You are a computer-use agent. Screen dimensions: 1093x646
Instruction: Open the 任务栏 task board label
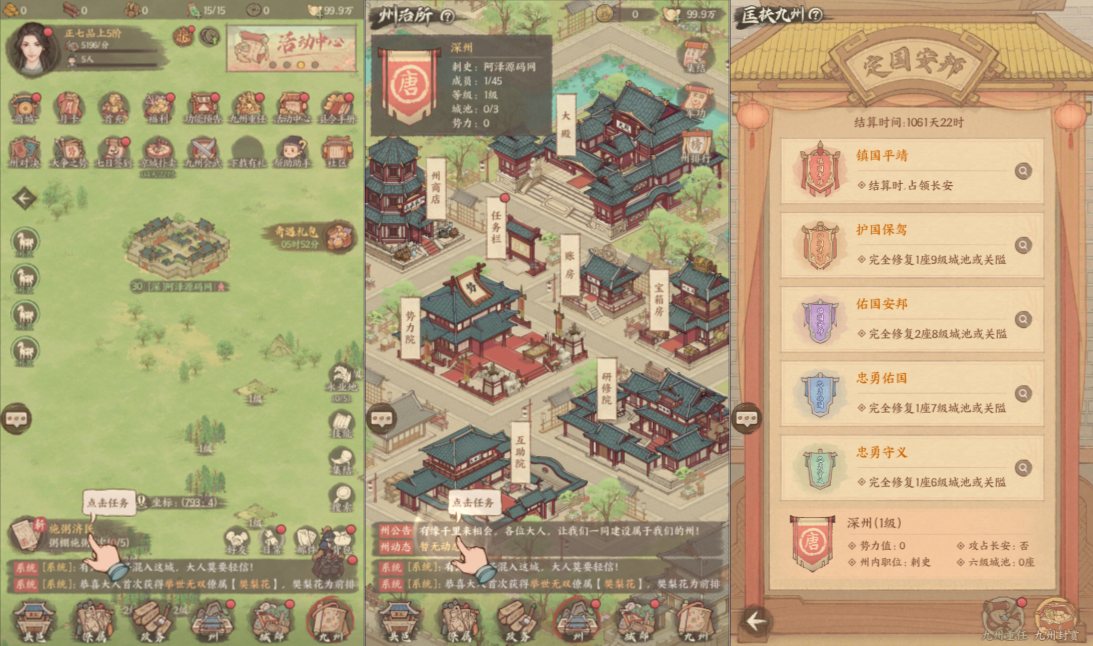tap(494, 226)
